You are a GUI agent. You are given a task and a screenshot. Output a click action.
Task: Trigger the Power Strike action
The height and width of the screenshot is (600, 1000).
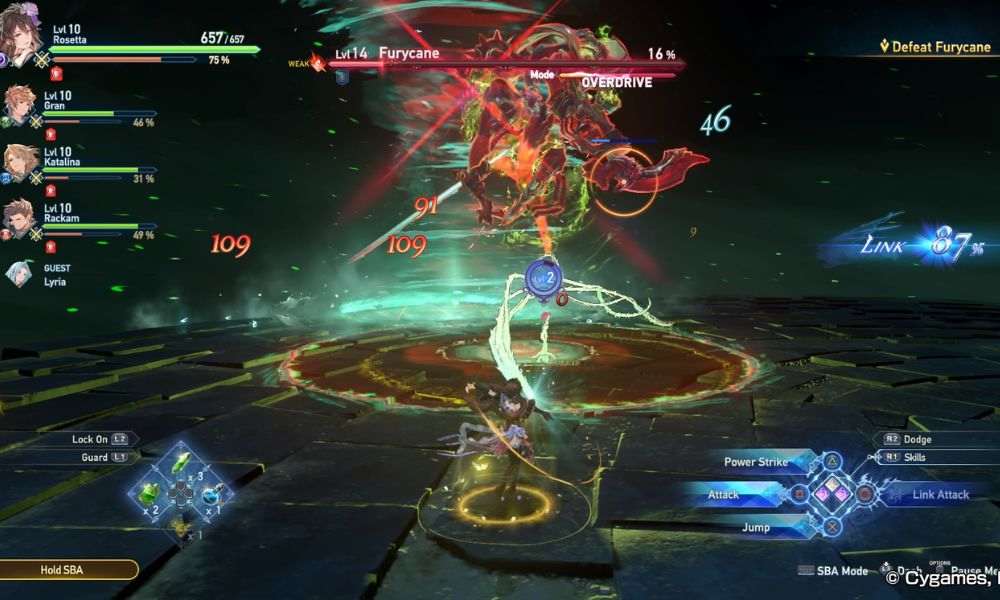click(x=756, y=462)
